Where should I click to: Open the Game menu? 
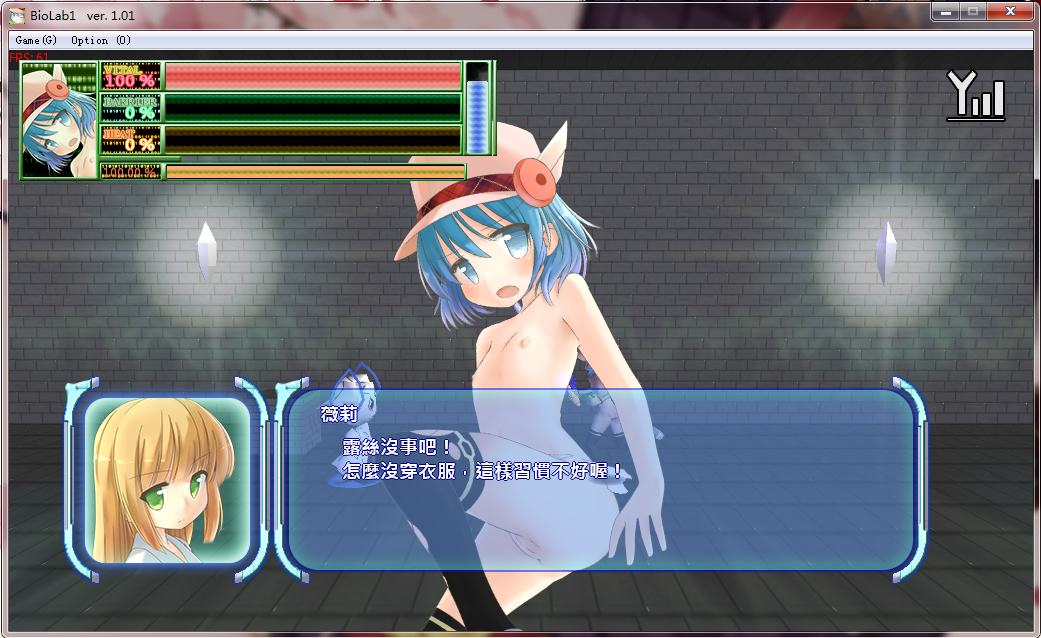[x=36, y=40]
